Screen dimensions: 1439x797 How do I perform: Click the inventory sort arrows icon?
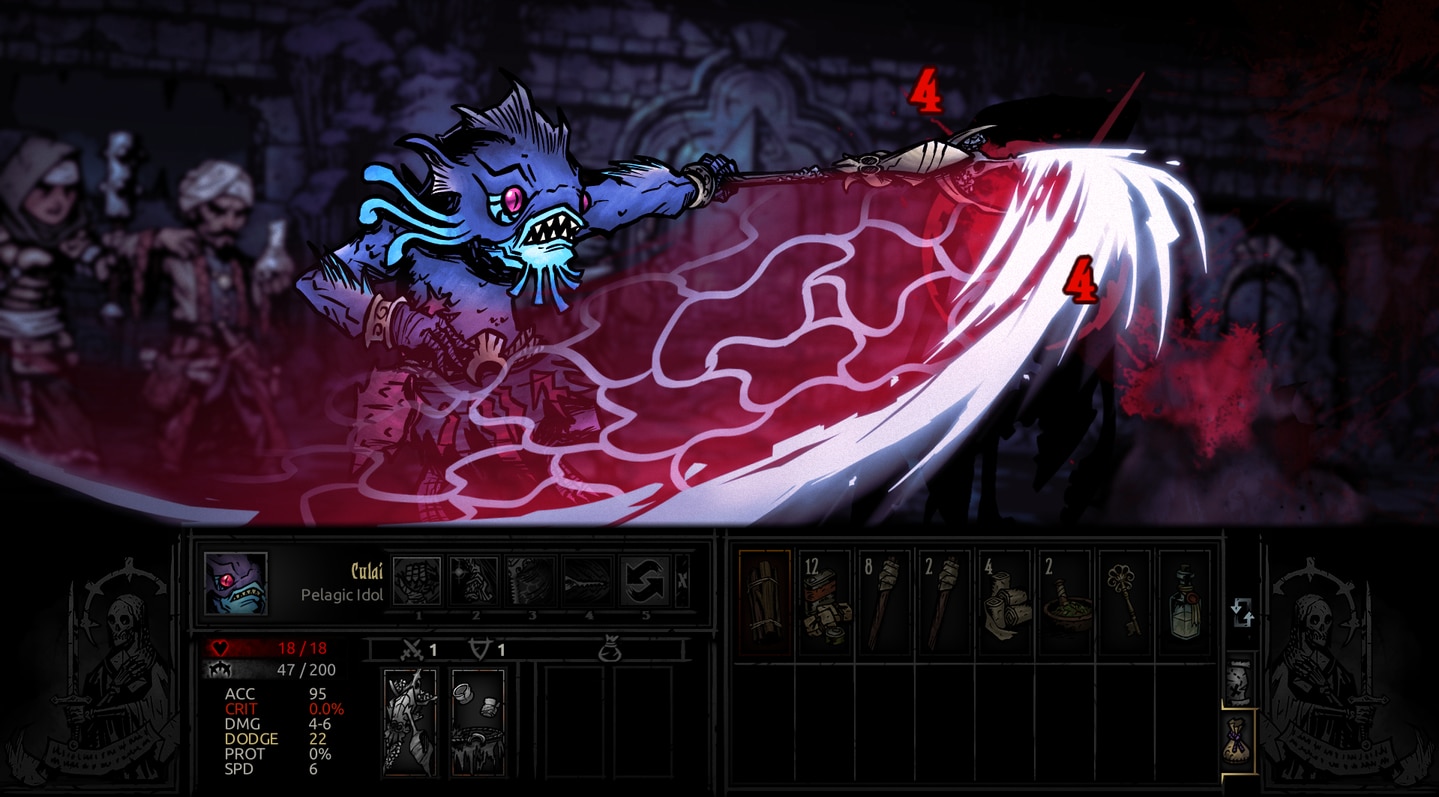pos(1241,612)
